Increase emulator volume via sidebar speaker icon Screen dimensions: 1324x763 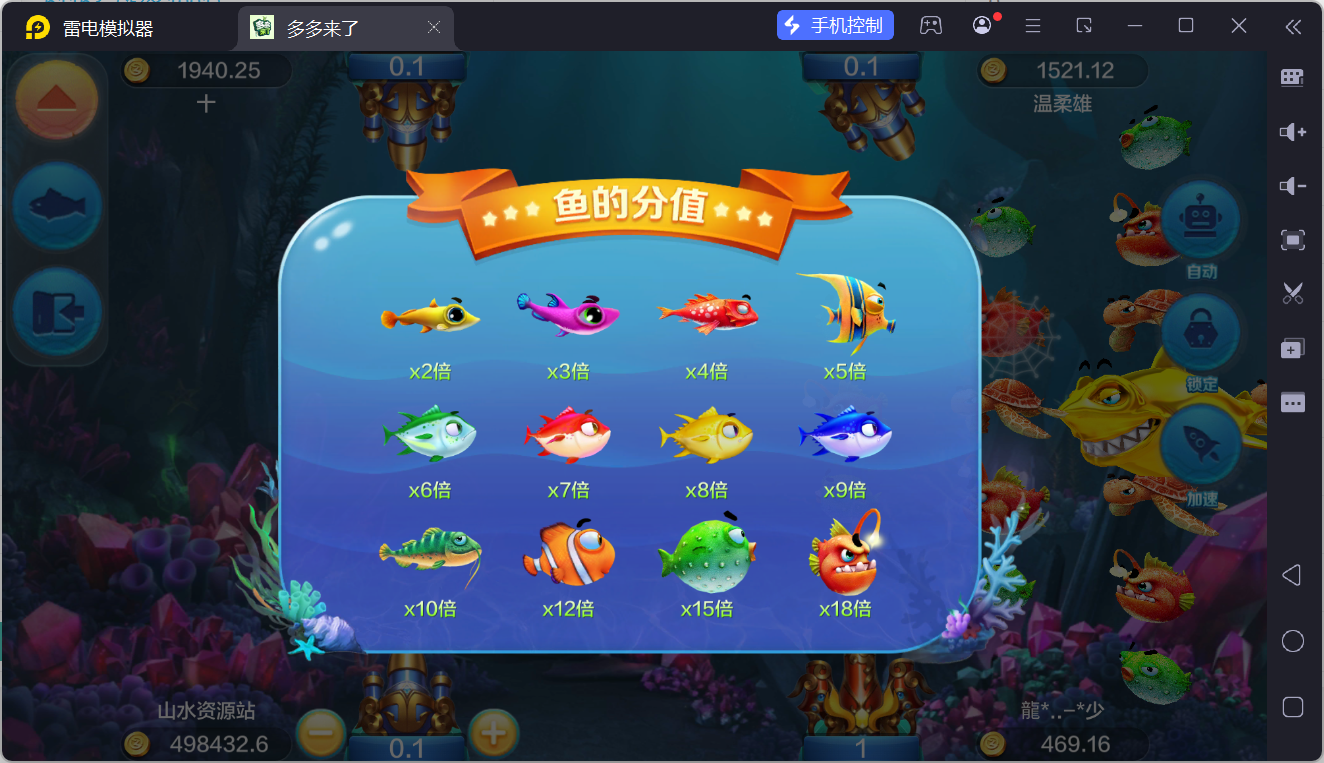coord(1293,131)
